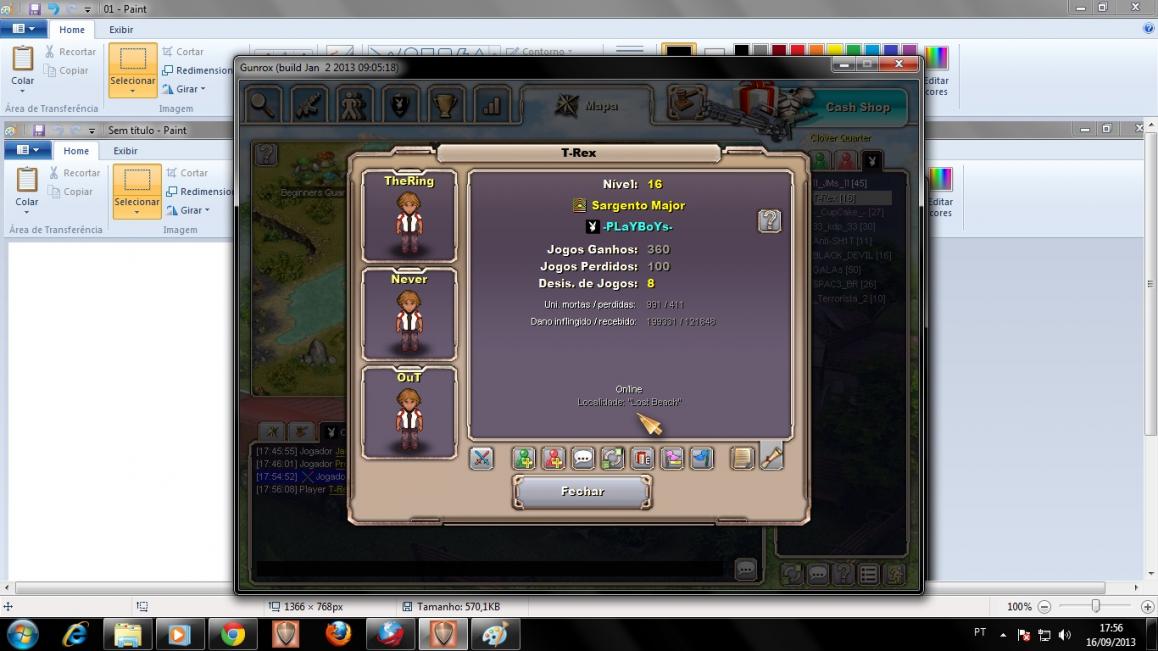Close the Gunrox window
This screenshot has height=651, width=1158.
899,65
